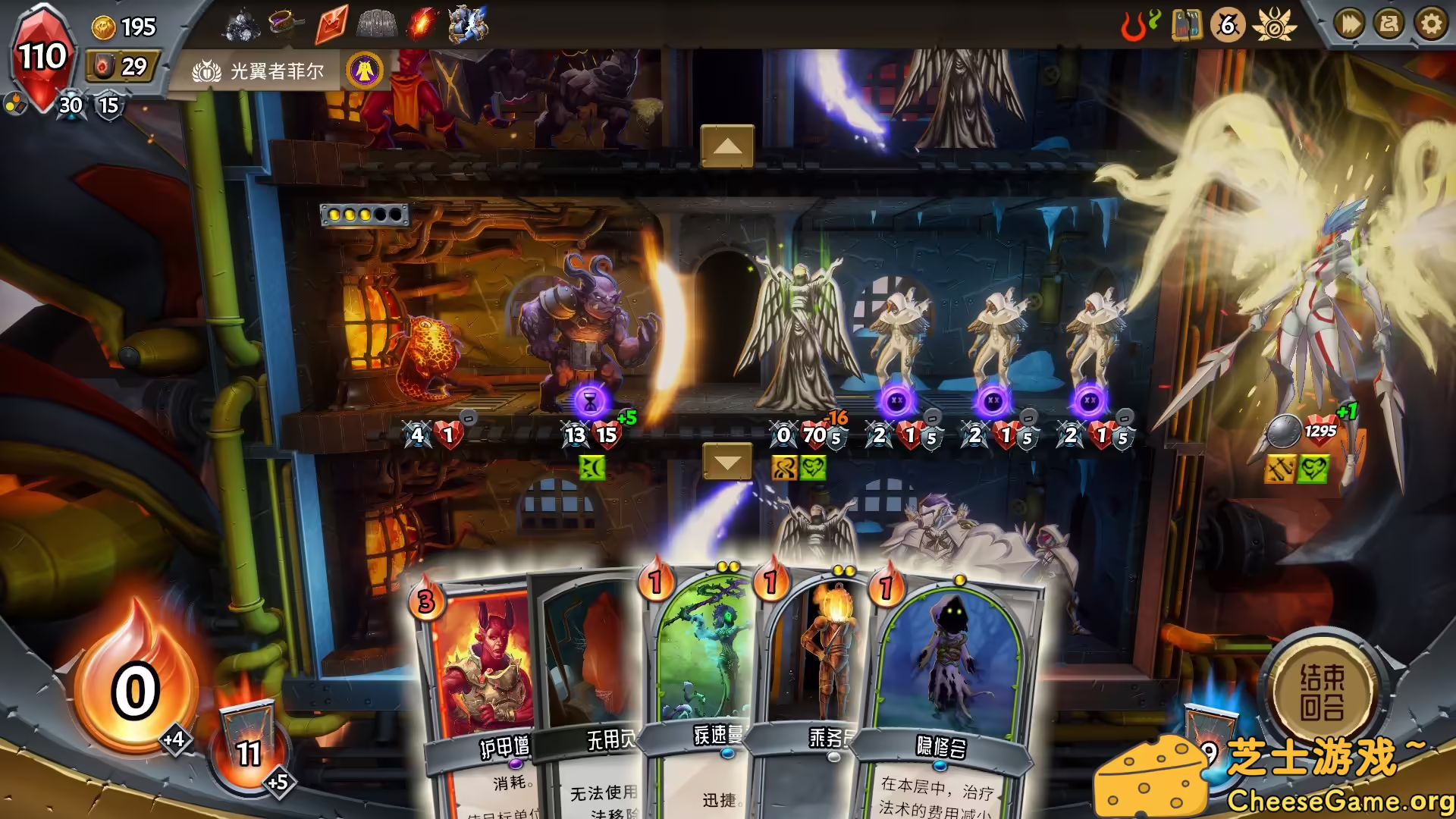The width and height of the screenshot is (1456, 819).
Task: Click the fast-forward speed button
Action: coord(1348,24)
